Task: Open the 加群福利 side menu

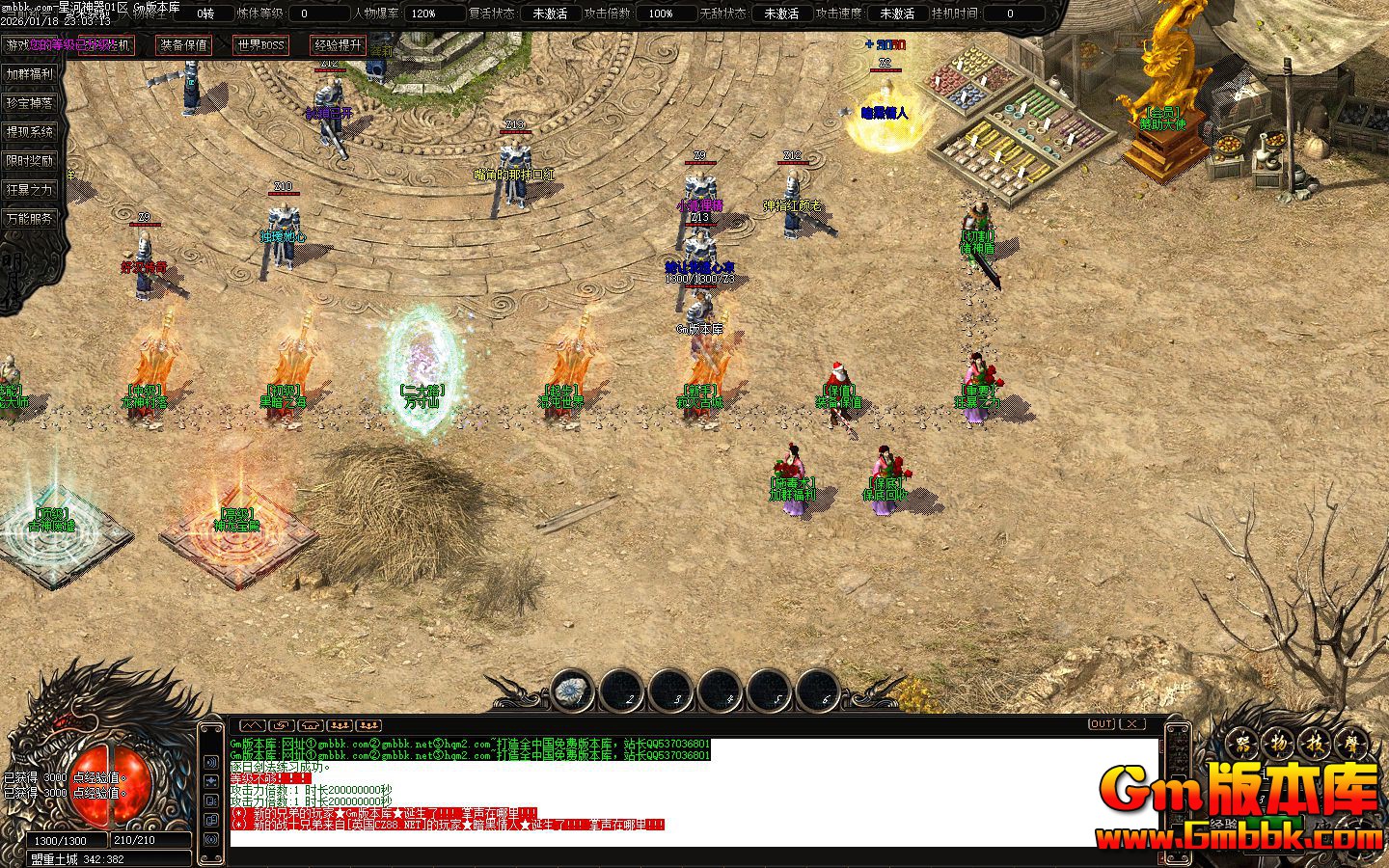Action: tap(30, 74)
